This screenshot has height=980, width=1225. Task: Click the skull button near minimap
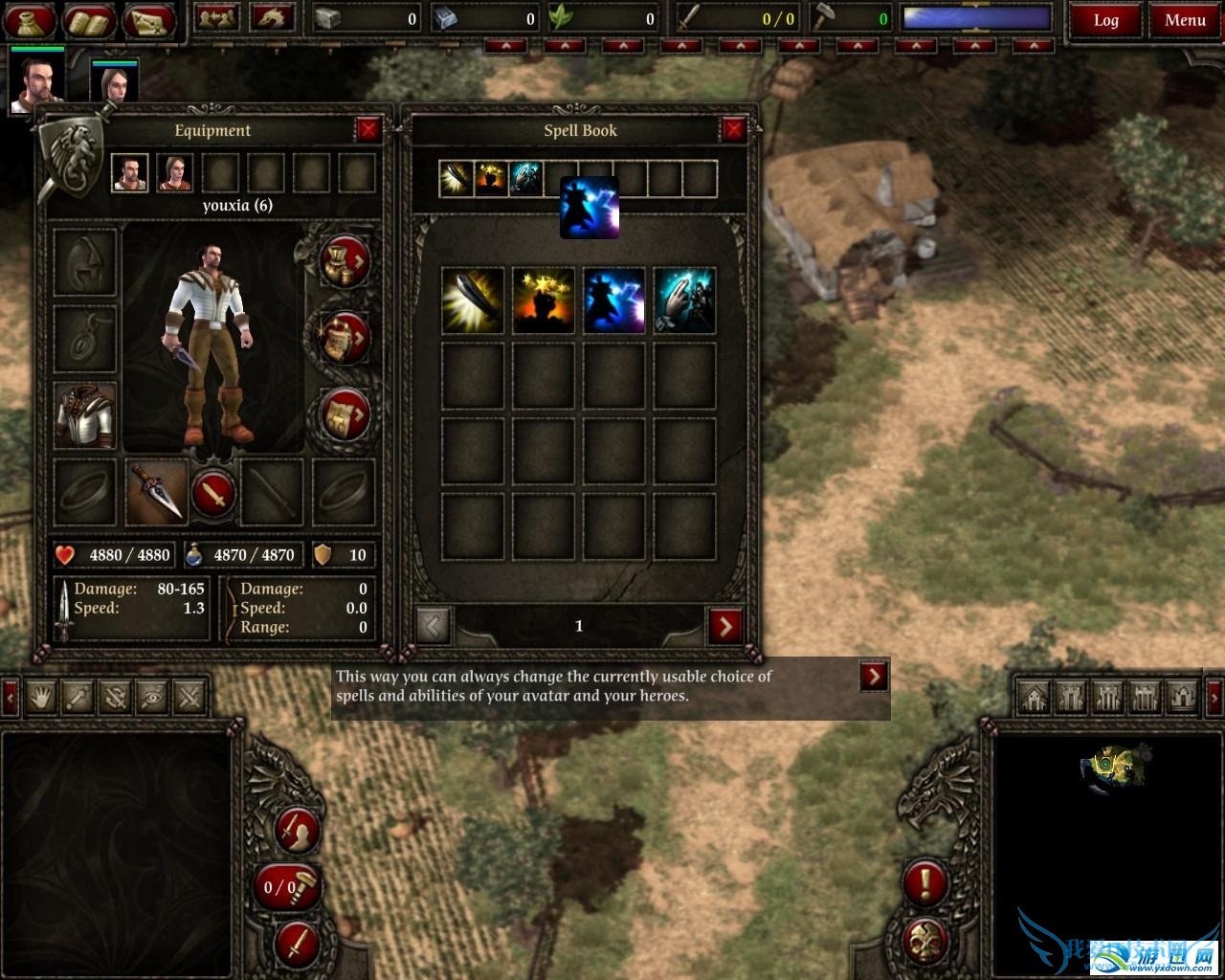pos(925,940)
